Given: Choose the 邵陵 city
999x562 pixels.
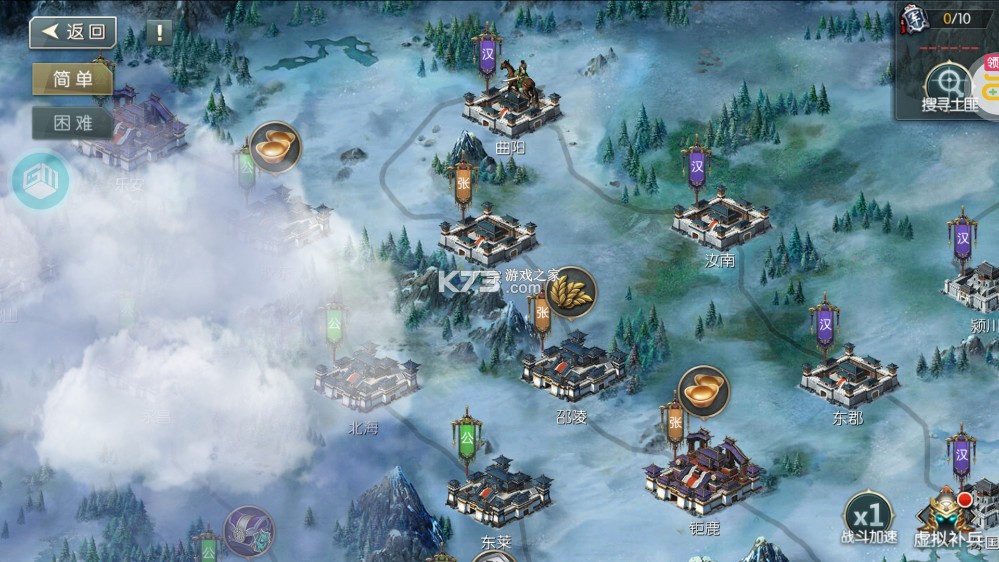Looking at the screenshot, I should coord(572,367).
